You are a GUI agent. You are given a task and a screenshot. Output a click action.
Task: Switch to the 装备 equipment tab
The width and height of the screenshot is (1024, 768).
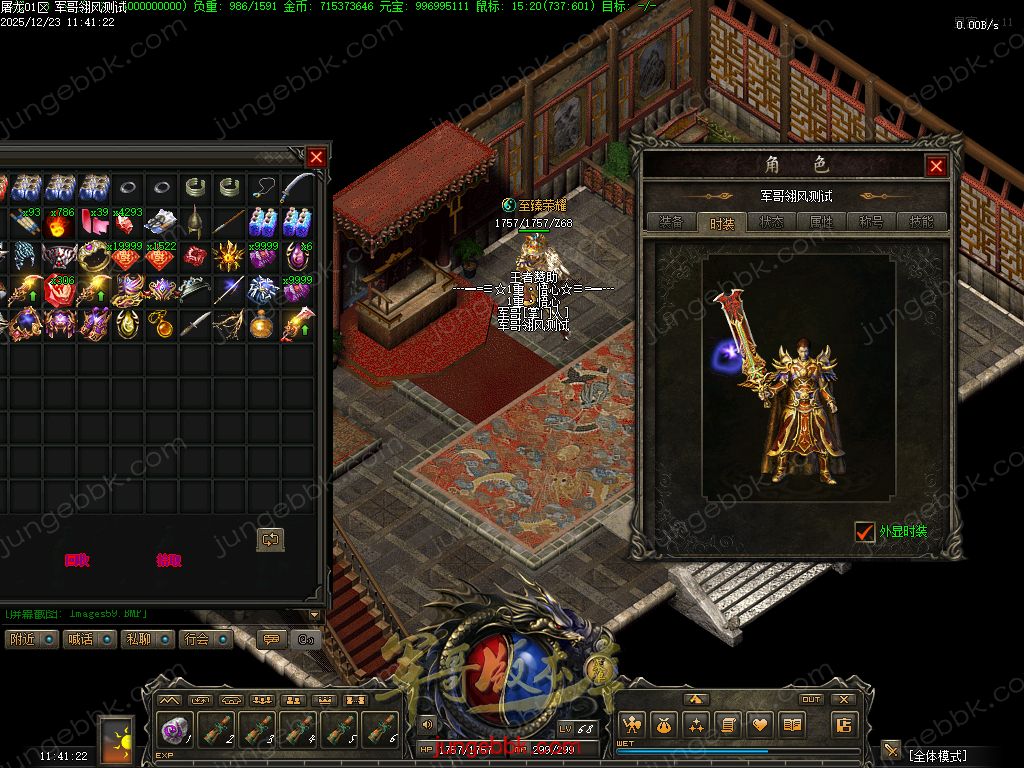(x=671, y=223)
